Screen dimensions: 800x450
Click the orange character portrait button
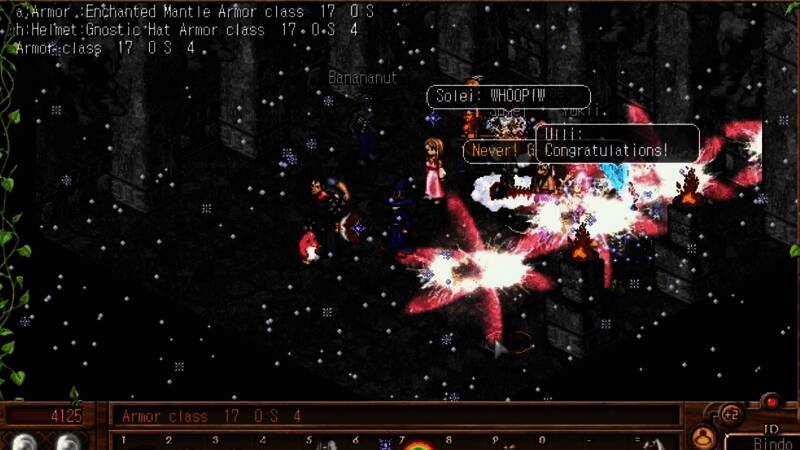[x=705, y=437]
